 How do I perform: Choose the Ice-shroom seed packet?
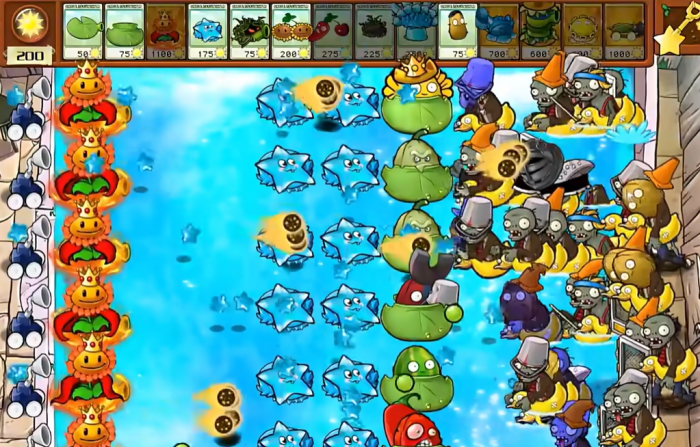tap(414, 30)
